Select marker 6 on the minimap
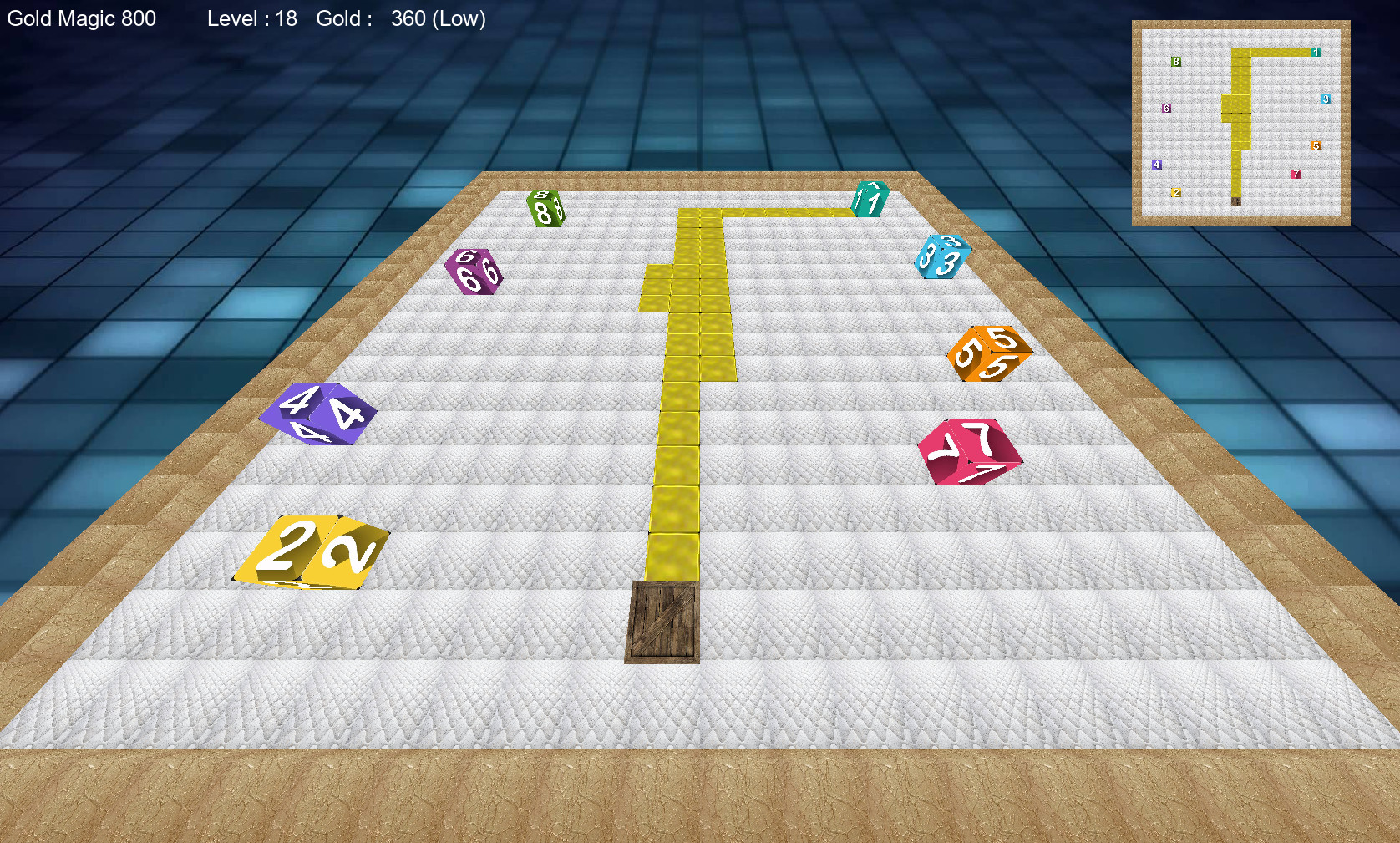Viewport: 1400px width, 843px height. tap(1167, 107)
